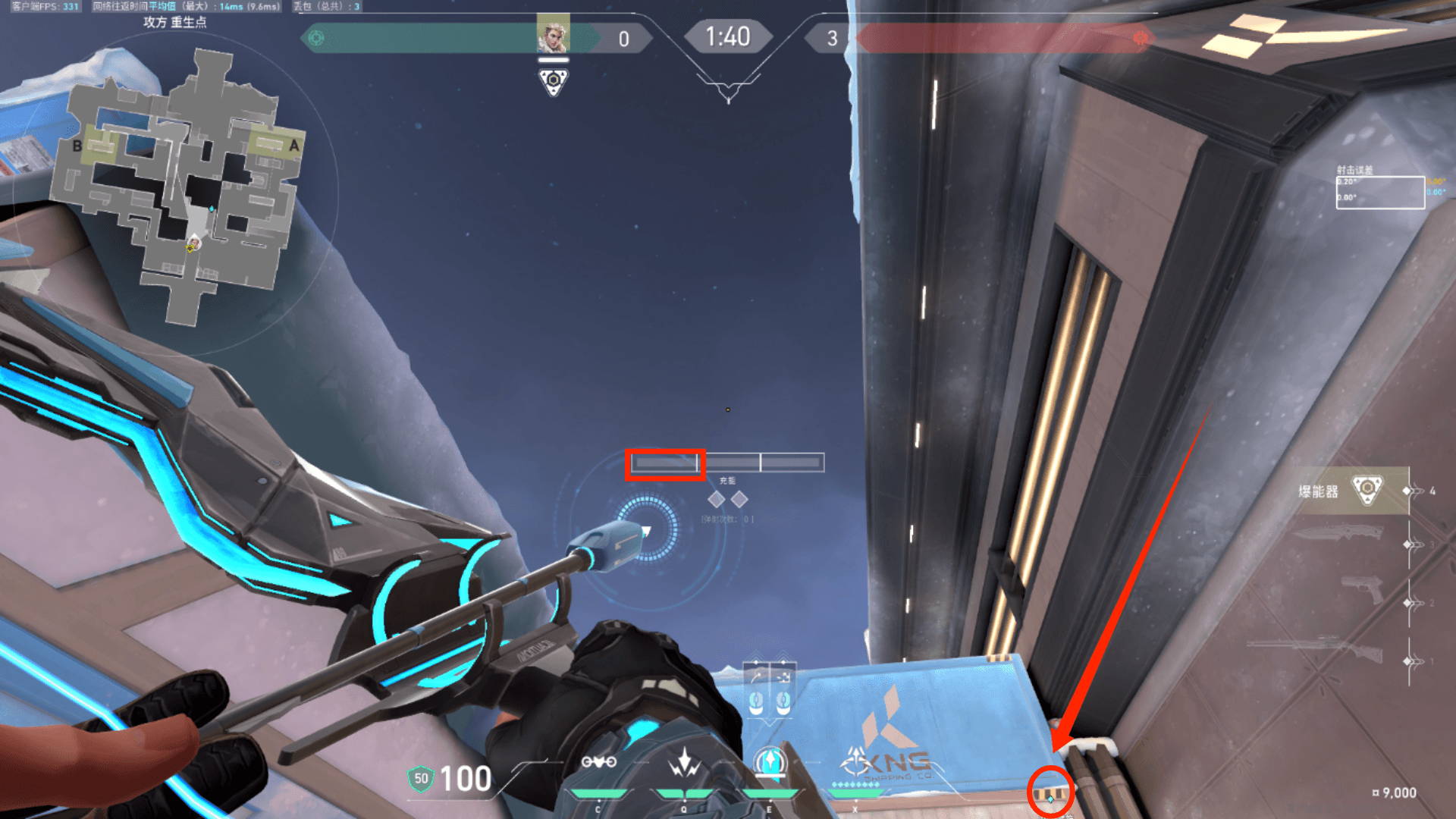Screen dimensions: 1456x819
Task: Click the 射击误差 firing error graph
Action: (1379, 193)
